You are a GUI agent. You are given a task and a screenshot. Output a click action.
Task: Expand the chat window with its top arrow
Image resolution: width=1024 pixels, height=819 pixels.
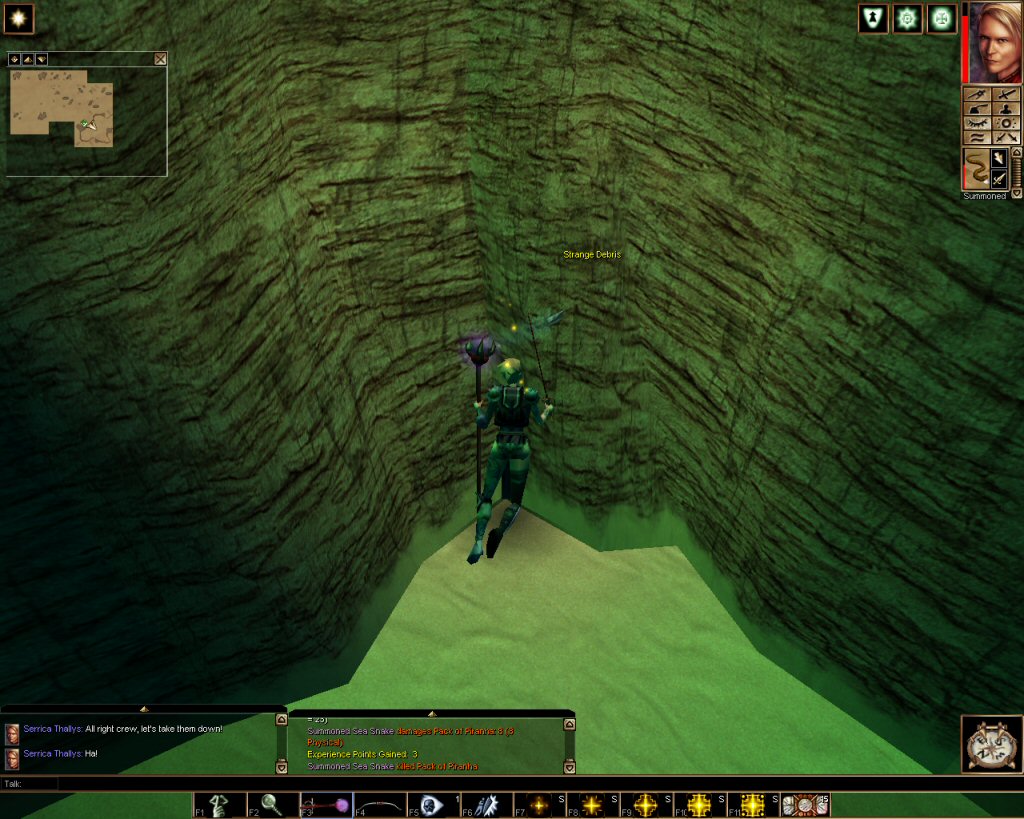tap(143, 709)
